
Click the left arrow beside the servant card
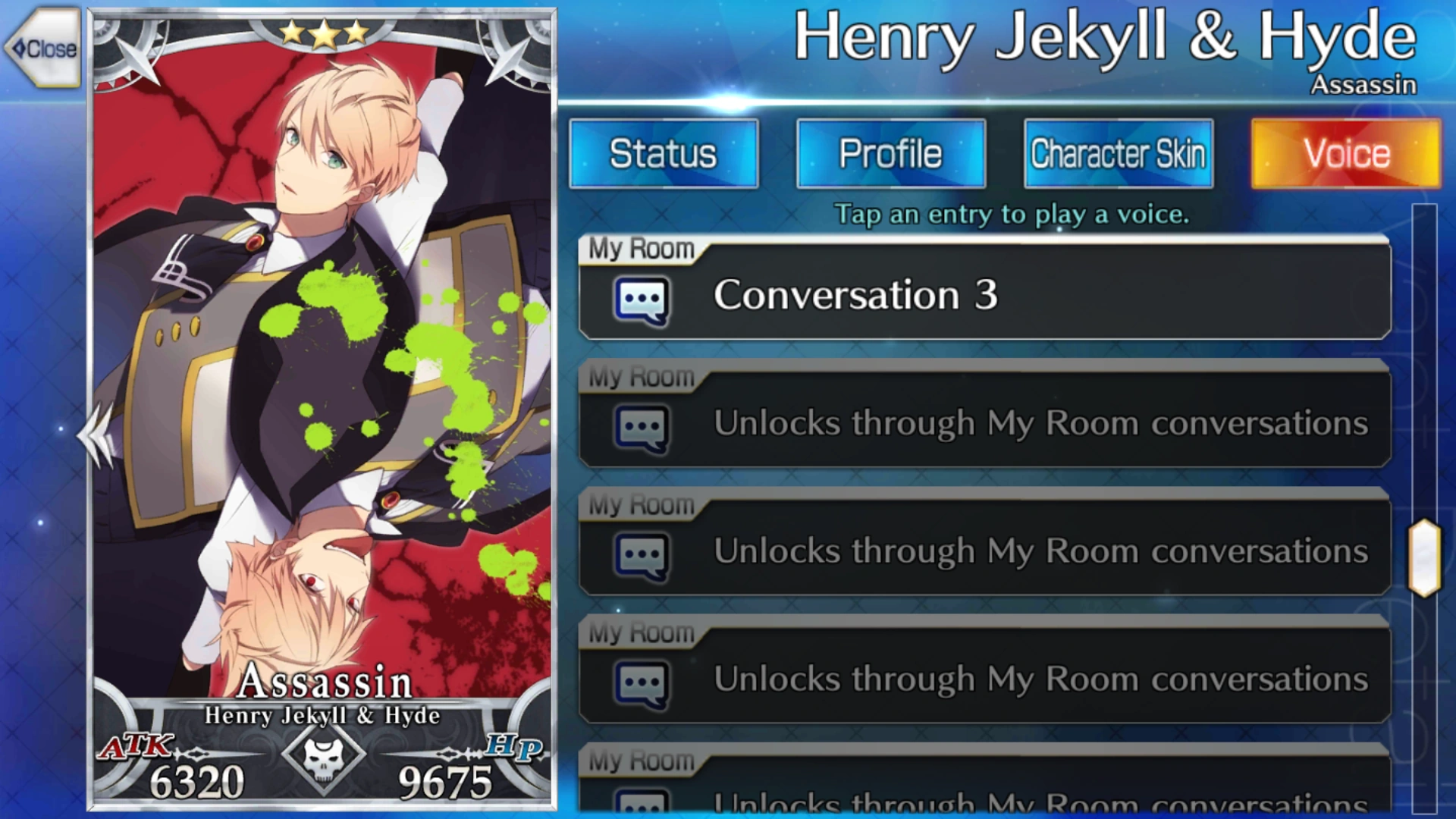pos(94,432)
